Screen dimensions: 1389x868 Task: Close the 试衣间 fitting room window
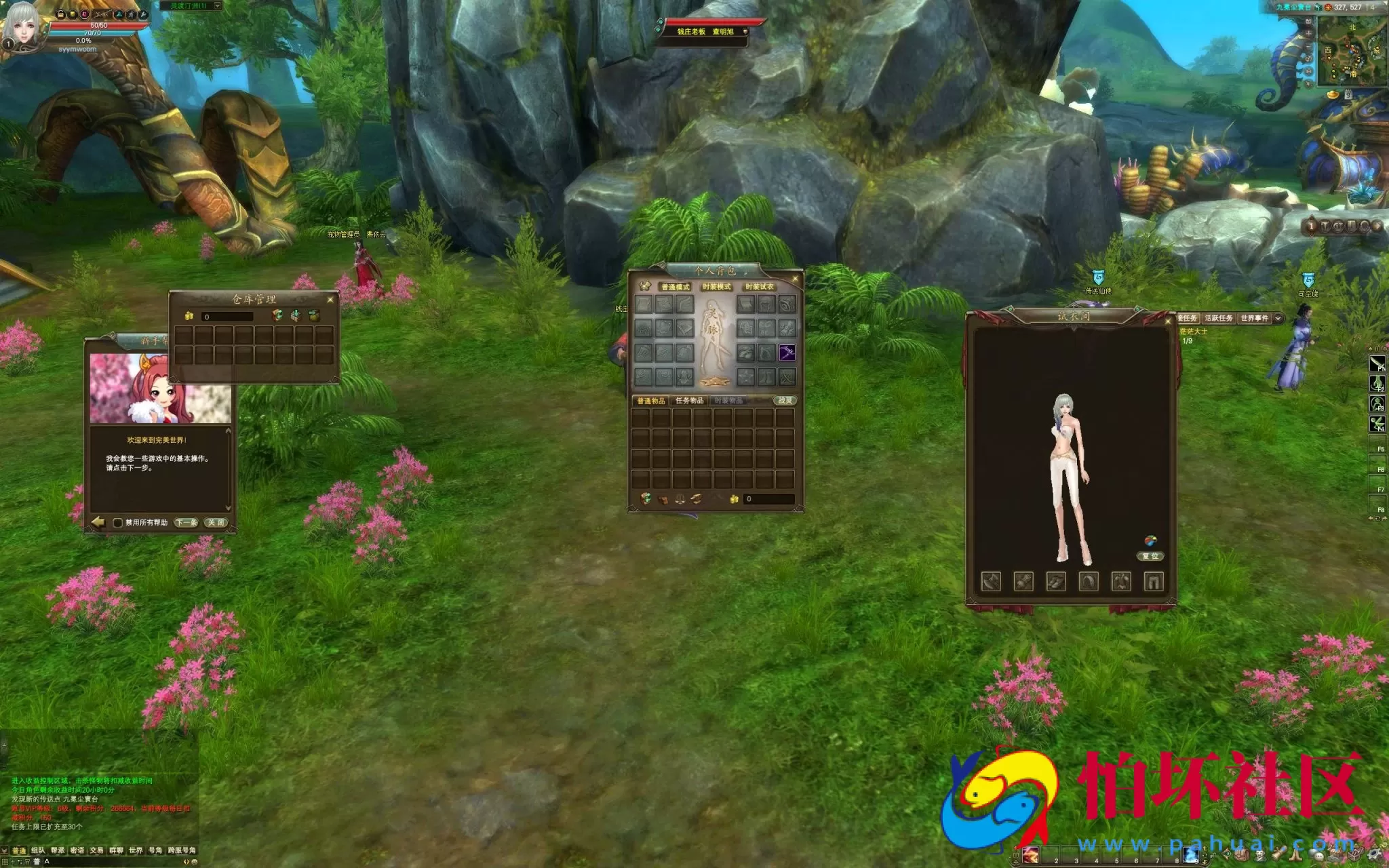coord(1167,321)
